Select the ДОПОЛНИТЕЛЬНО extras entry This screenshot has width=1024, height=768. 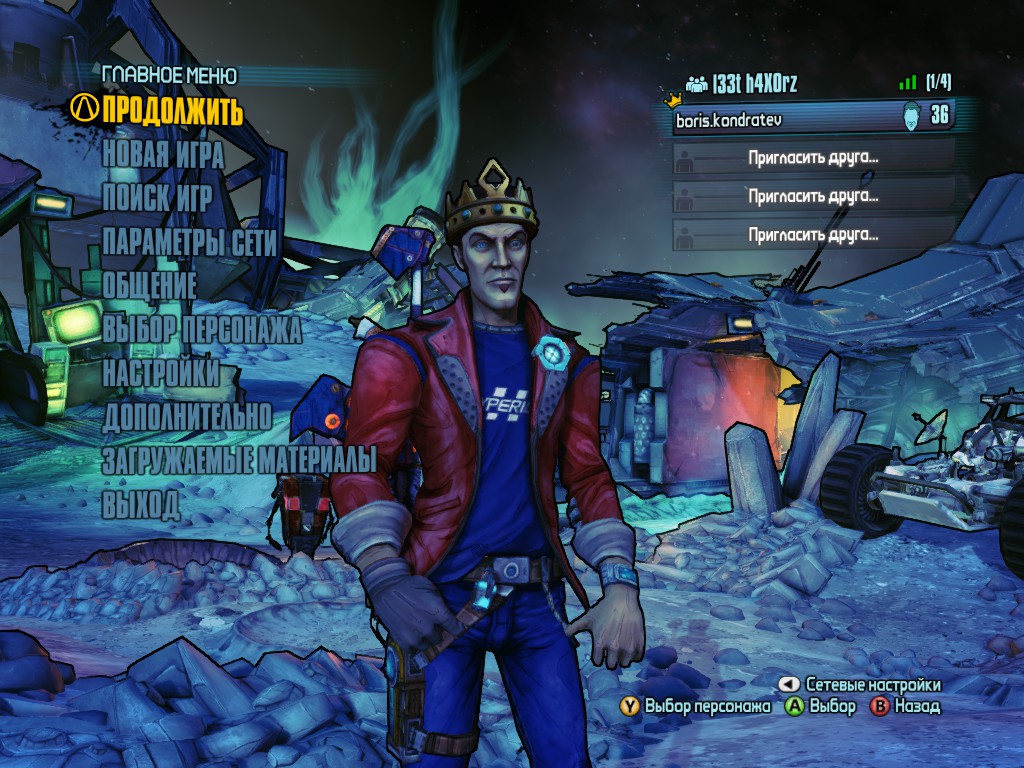tap(187, 416)
